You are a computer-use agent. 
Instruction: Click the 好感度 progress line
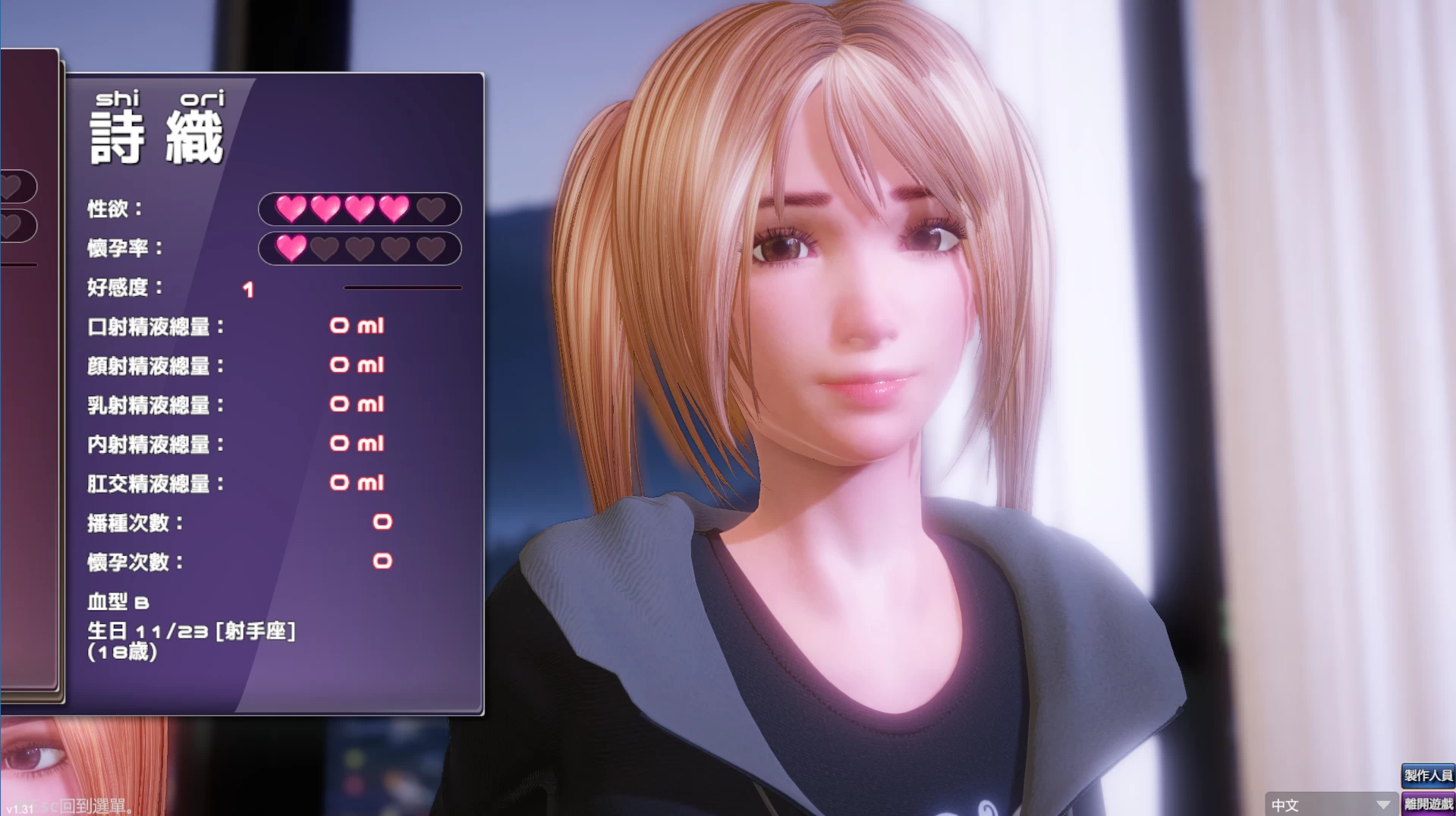point(404,288)
